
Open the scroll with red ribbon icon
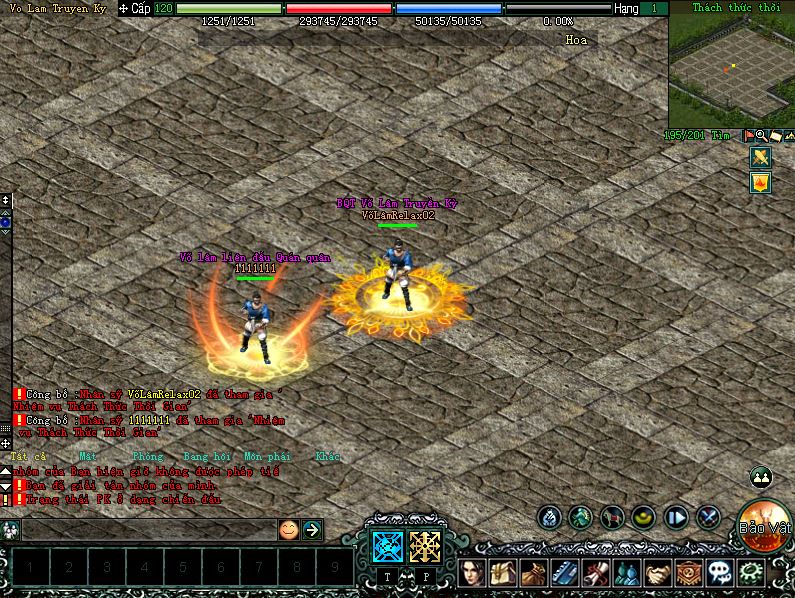click(596, 573)
